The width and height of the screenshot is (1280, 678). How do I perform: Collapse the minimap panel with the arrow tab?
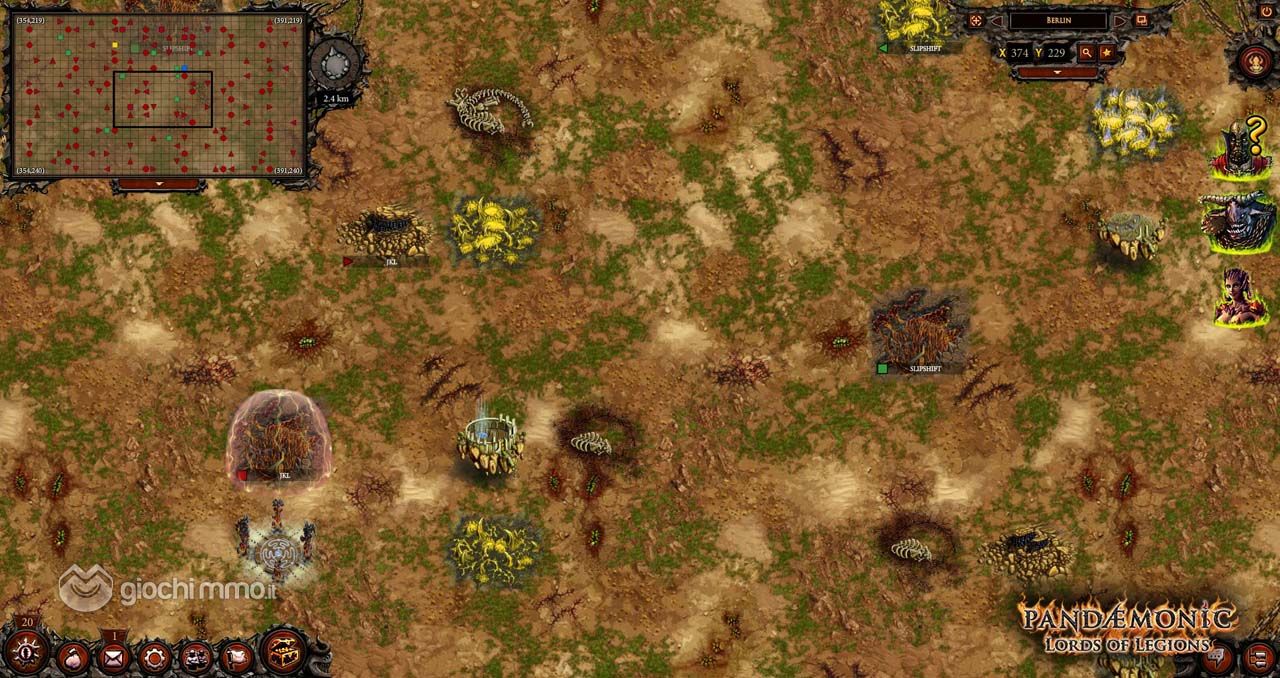click(x=157, y=185)
